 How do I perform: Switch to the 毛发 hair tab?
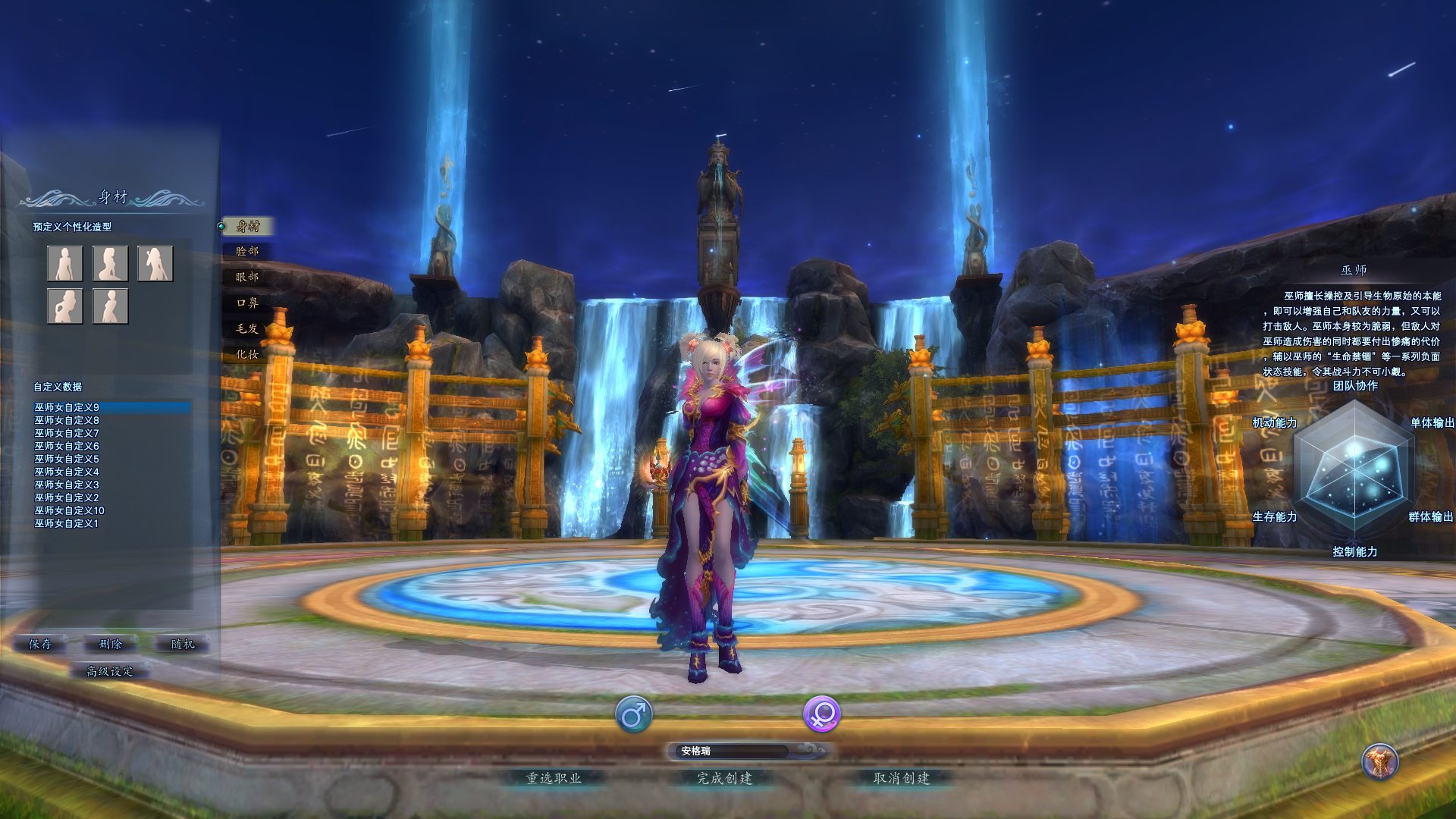(x=247, y=328)
